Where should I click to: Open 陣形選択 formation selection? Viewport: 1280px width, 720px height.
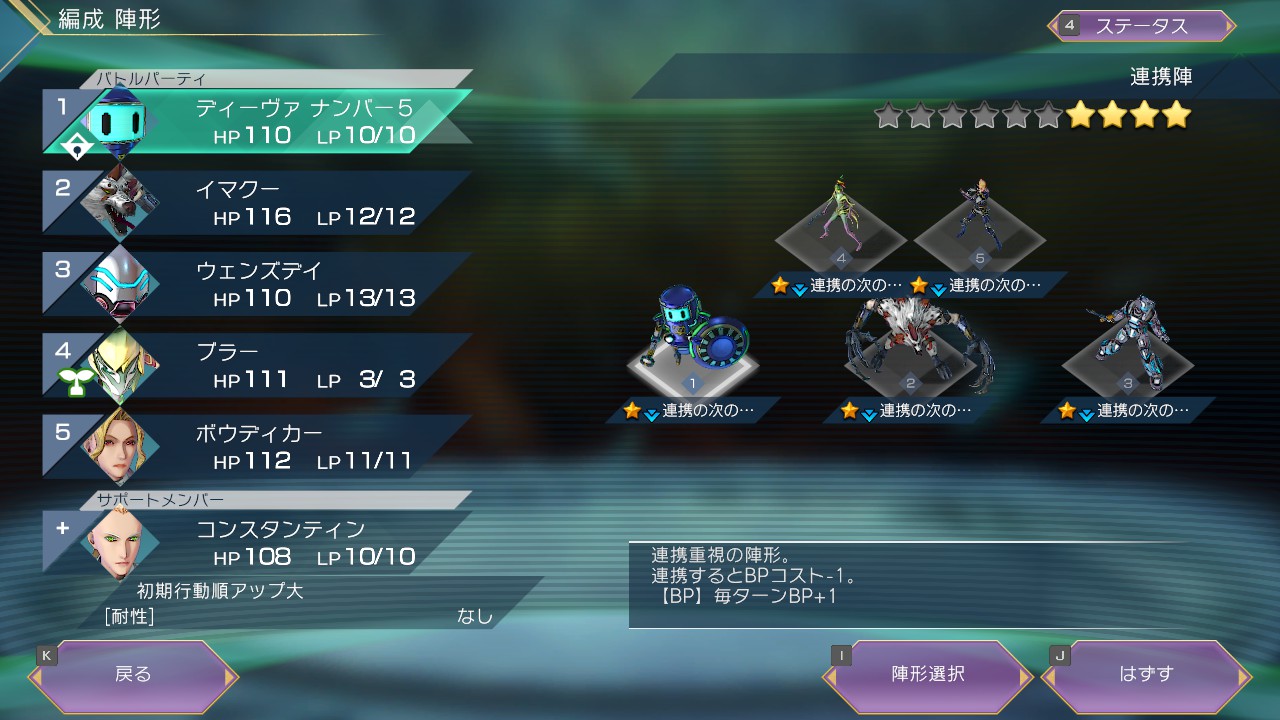pyautogui.click(x=927, y=675)
